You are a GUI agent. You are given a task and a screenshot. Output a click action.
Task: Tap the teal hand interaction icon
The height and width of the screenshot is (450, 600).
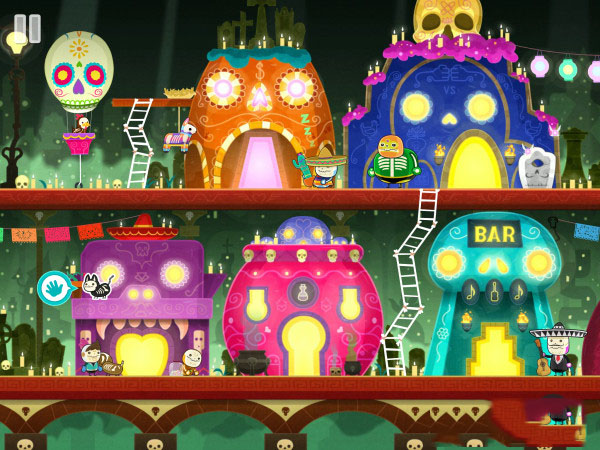(53, 288)
